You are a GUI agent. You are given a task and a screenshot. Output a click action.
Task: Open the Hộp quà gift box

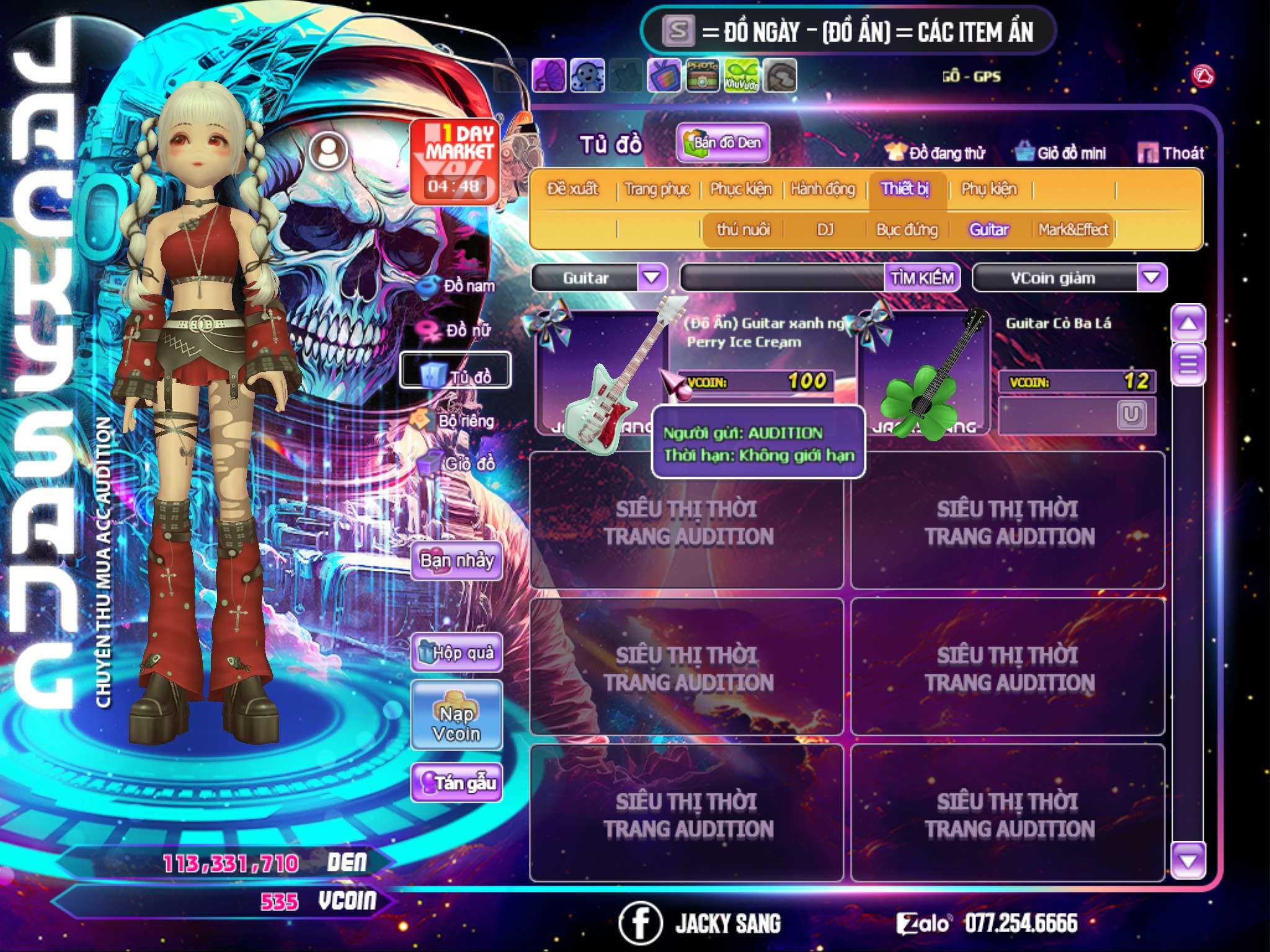click(x=457, y=653)
